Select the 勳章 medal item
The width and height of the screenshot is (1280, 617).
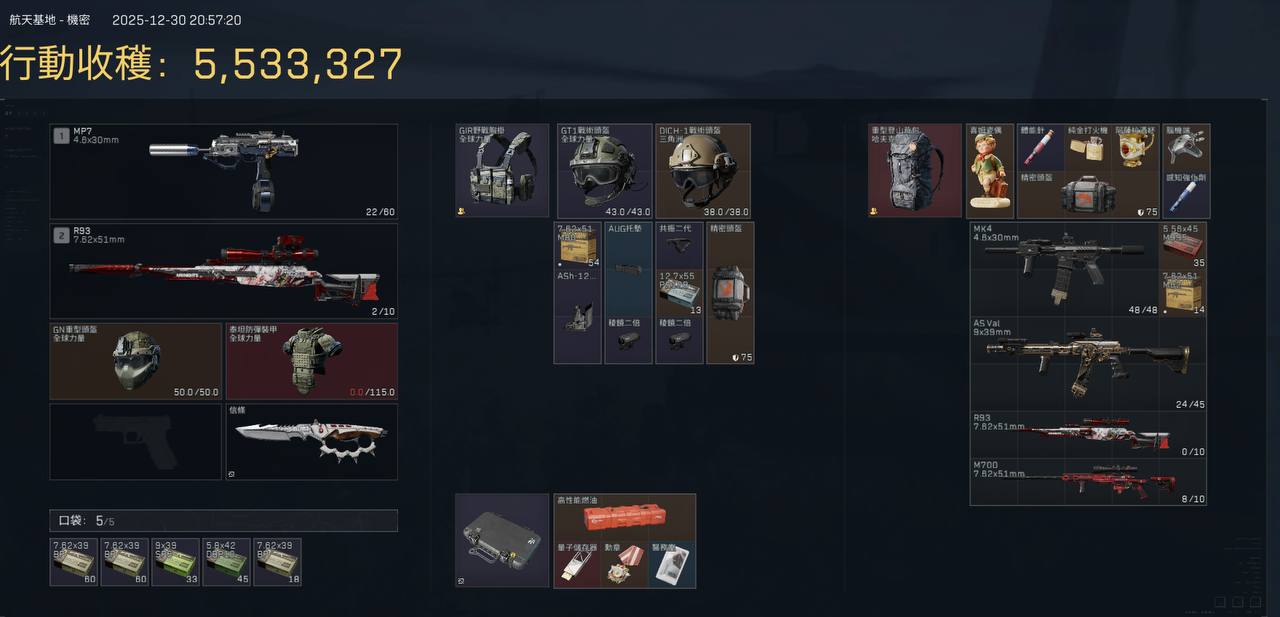tap(624, 566)
